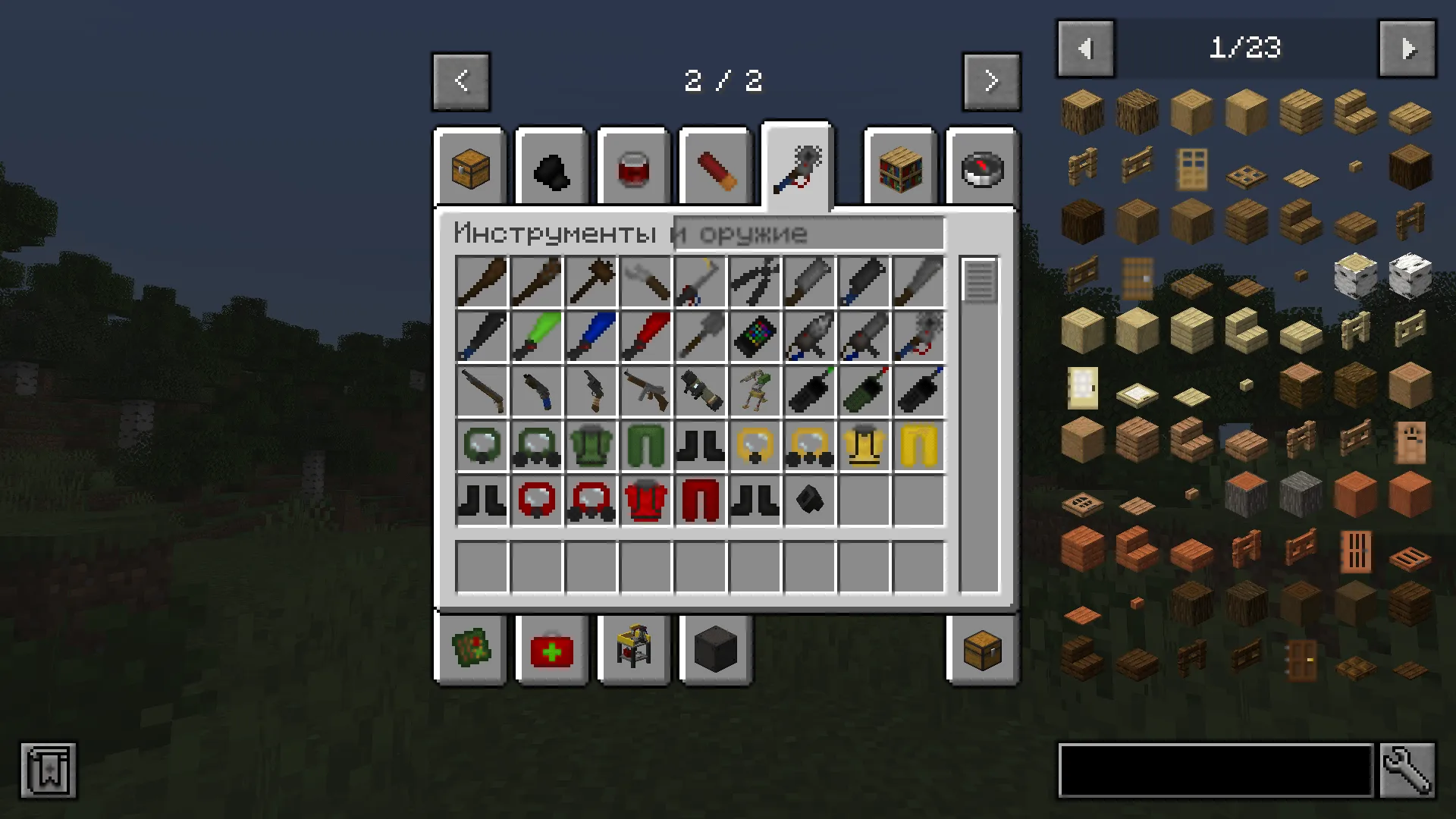This screenshot has height=819, width=1456.
Task: Open the item subsets book icon bottom left
Action: [x=48, y=770]
